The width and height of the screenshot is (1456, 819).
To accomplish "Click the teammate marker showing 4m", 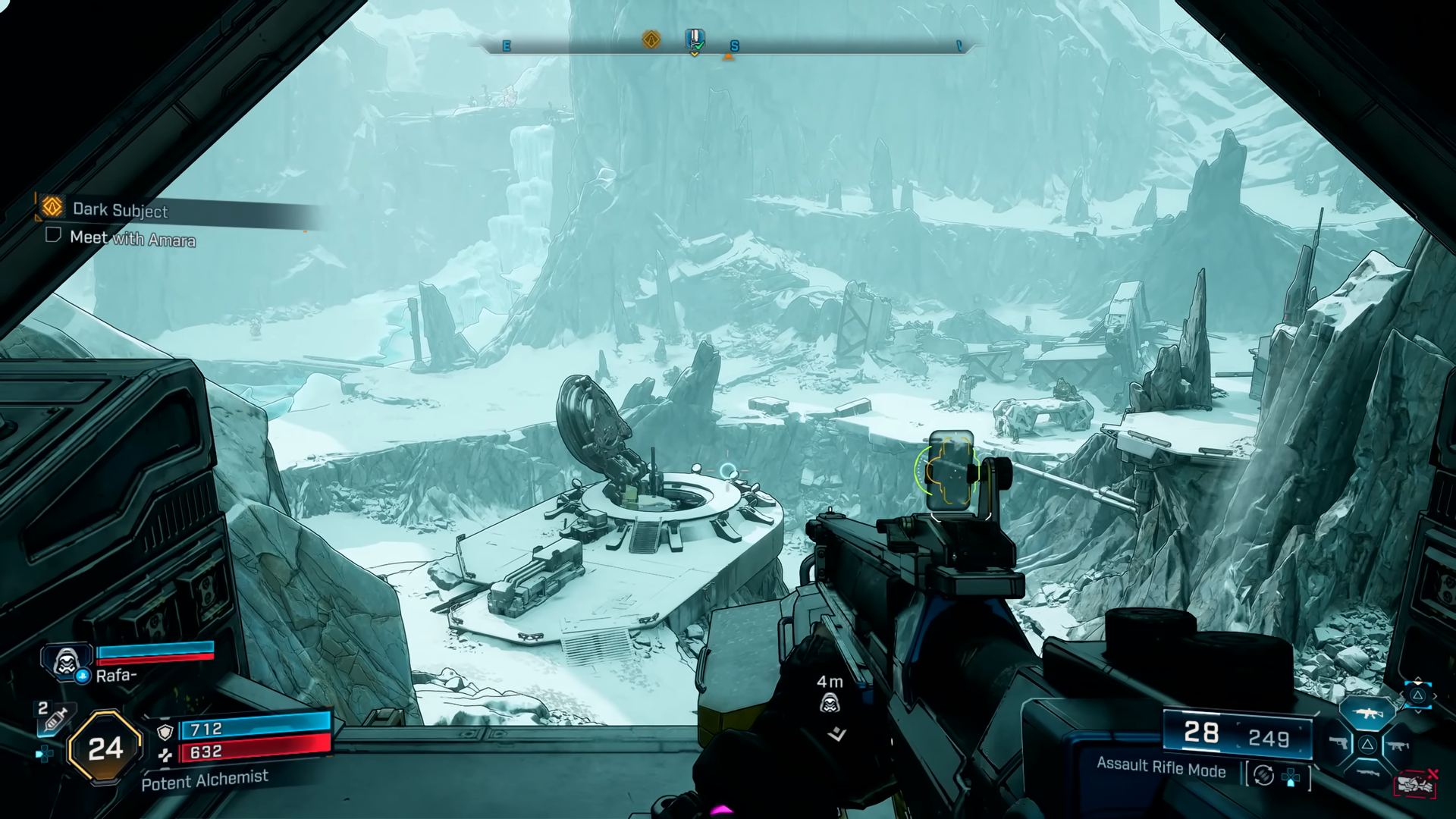I will click(x=830, y=704).
